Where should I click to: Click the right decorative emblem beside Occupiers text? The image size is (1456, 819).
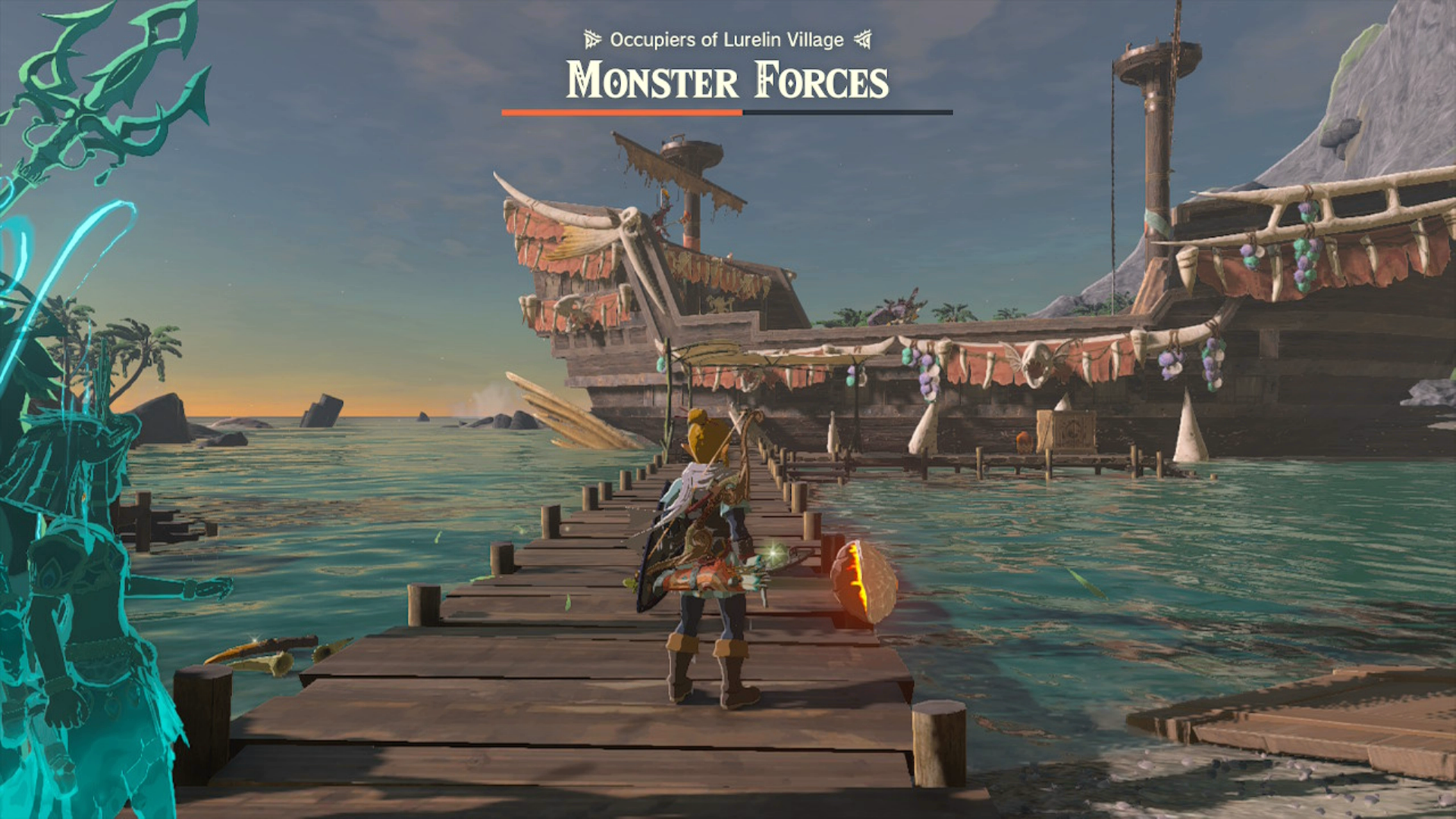pyautogui.click(x=864, y=39)
